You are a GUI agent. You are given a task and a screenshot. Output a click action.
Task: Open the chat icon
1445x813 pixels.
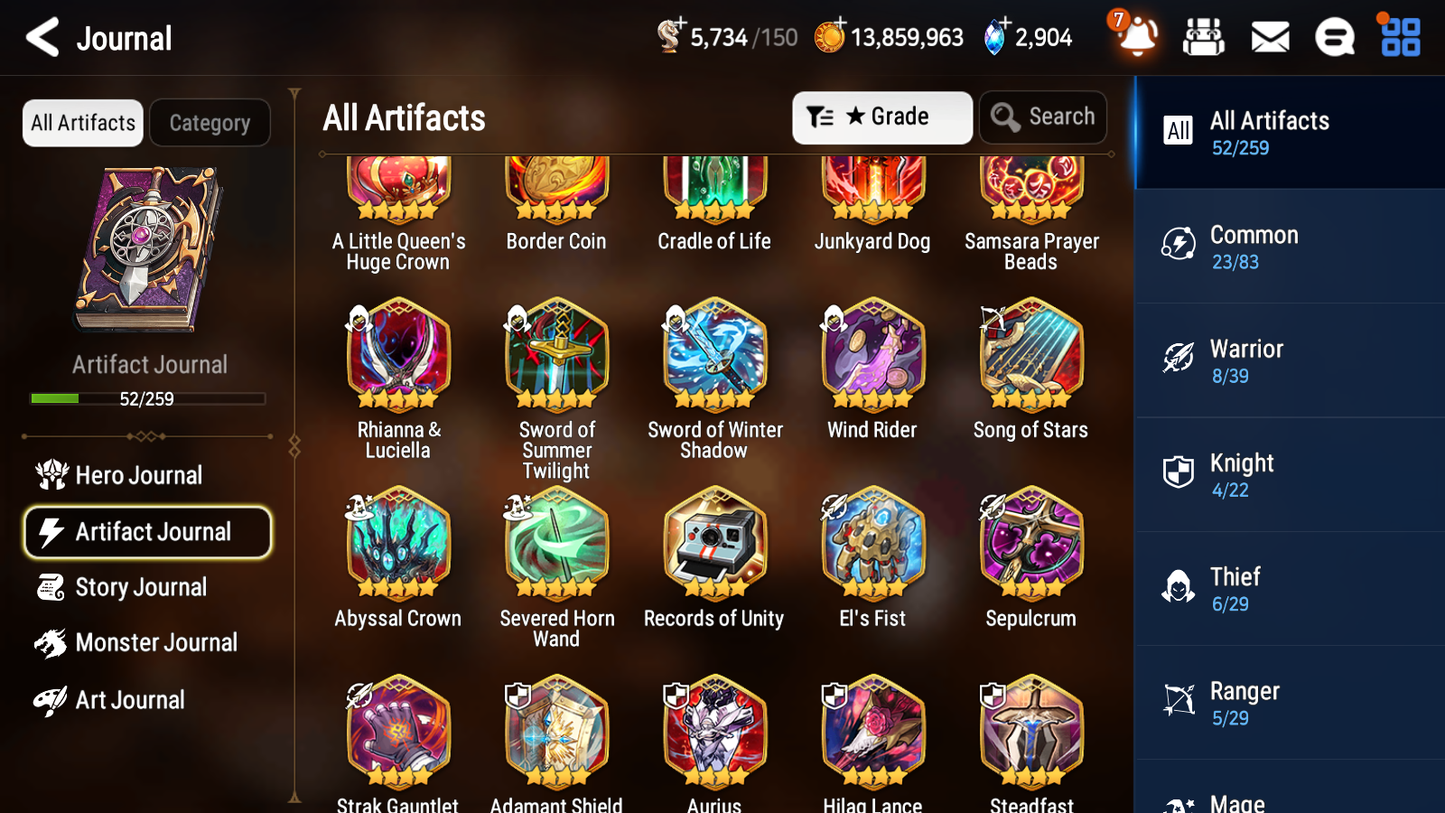1334,37
